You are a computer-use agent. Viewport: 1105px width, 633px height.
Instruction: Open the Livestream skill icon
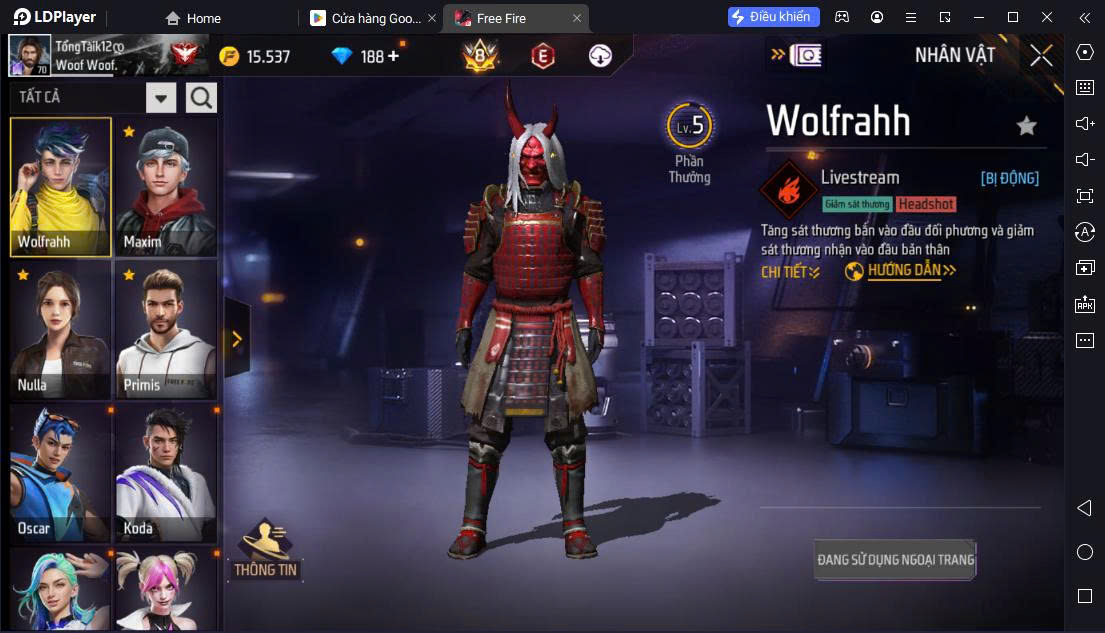tap(789, 190)
